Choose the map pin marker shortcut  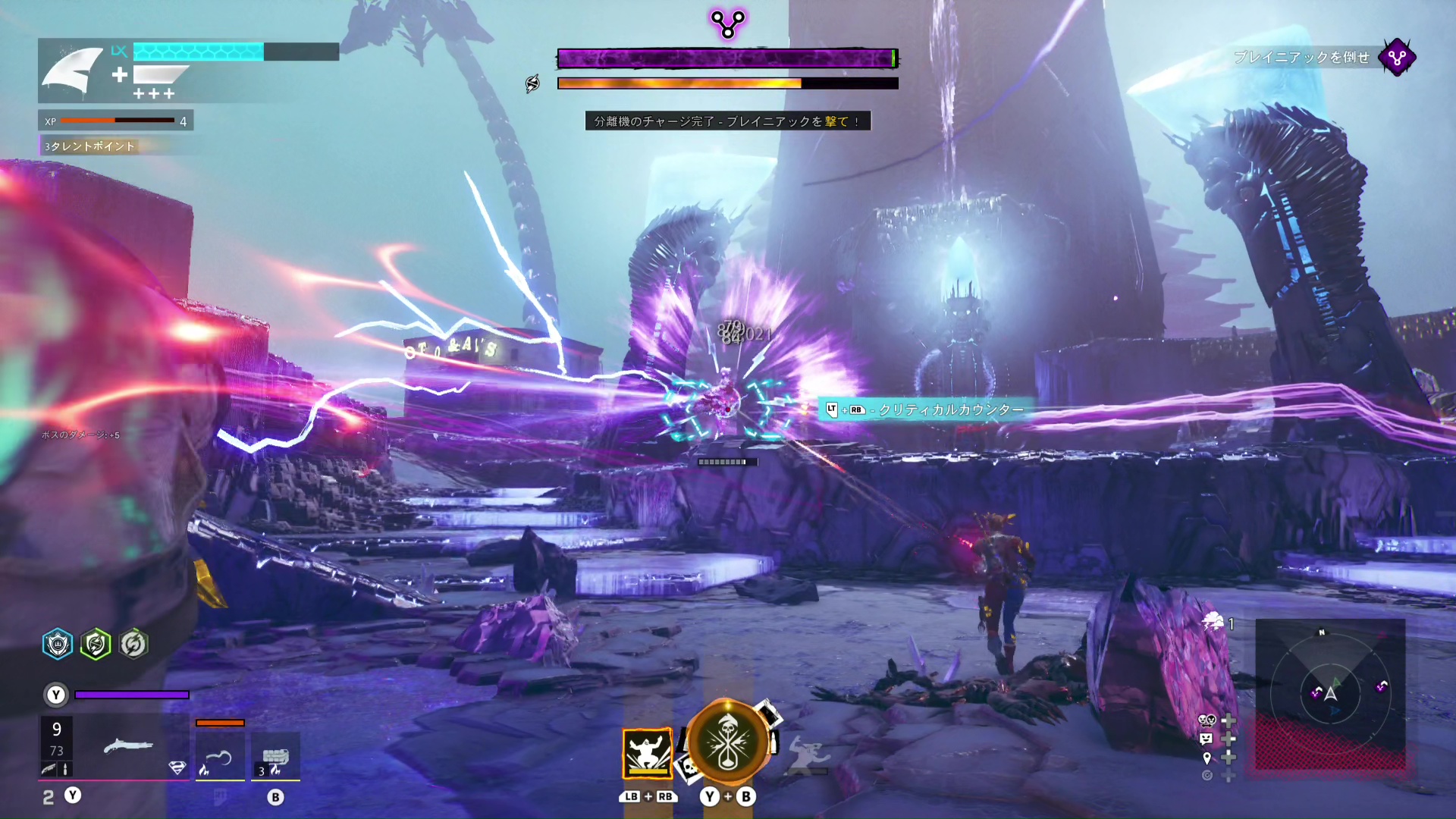pos(1207,758)
